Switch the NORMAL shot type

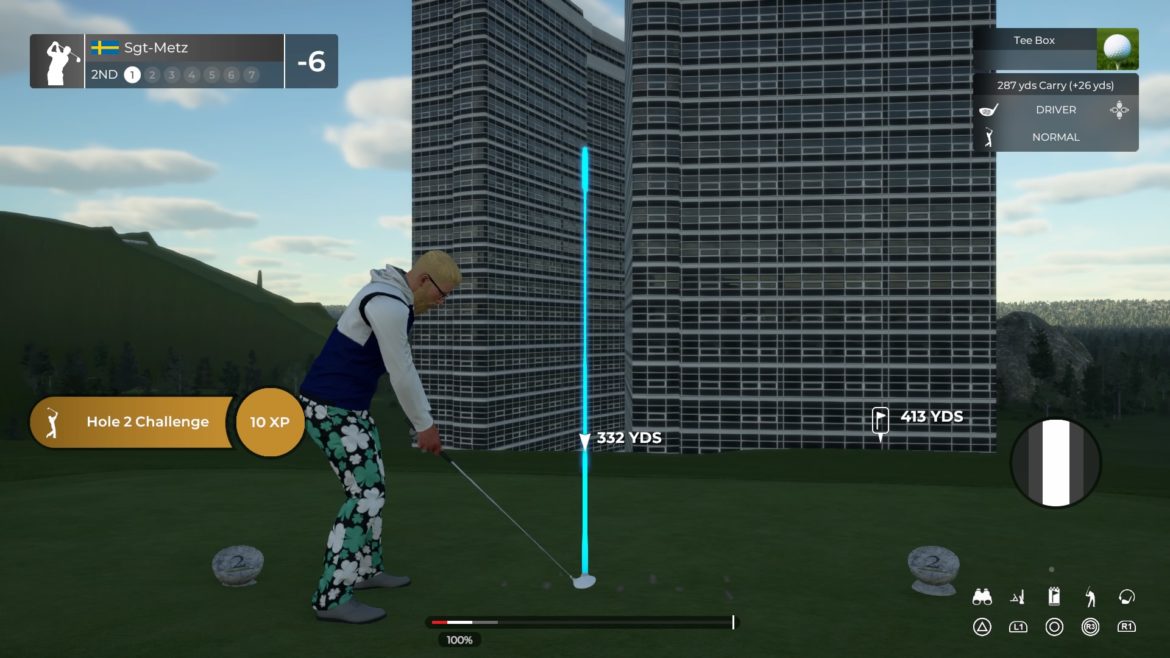[1055, 137]
